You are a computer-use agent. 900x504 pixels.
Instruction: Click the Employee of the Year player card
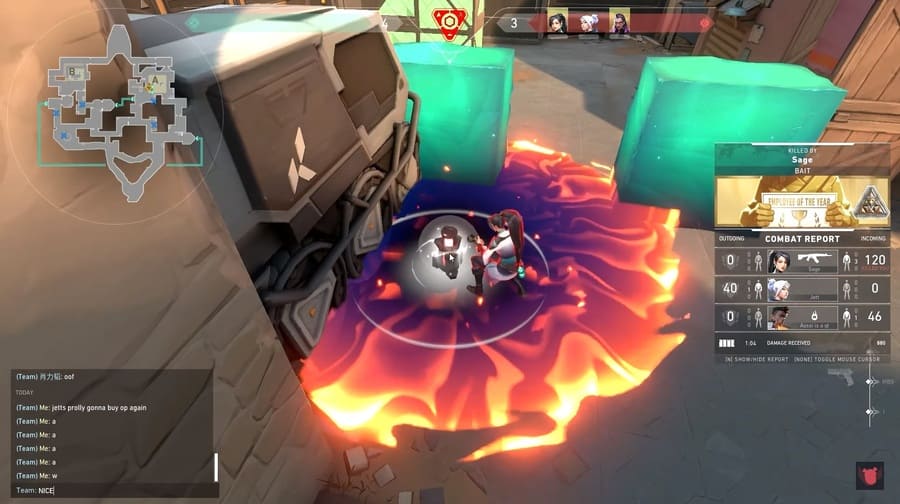[802, 203]
